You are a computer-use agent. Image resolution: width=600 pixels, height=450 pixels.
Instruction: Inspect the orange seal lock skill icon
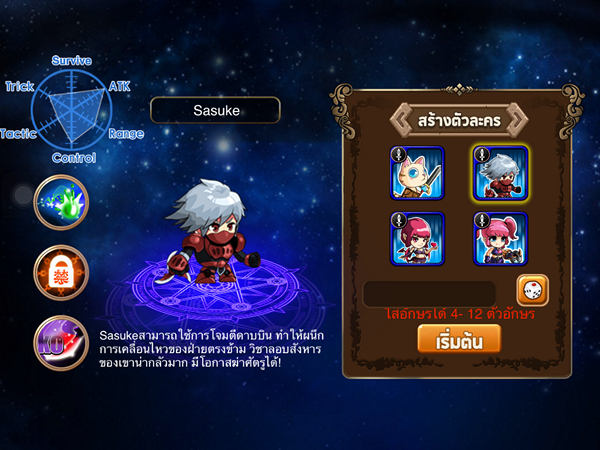(x=60, y=272)
